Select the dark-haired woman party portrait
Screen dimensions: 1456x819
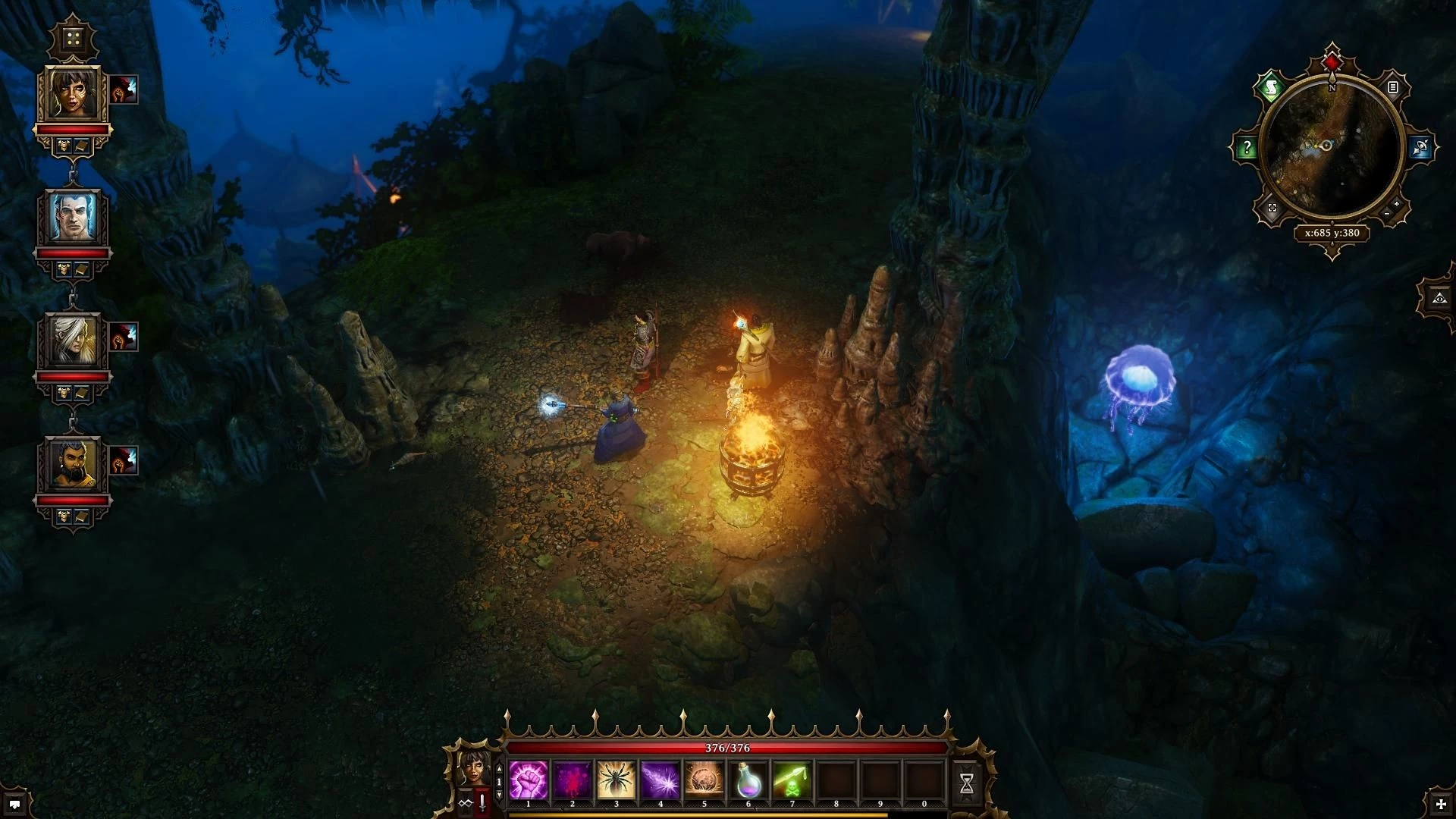[x=74, y=93]
